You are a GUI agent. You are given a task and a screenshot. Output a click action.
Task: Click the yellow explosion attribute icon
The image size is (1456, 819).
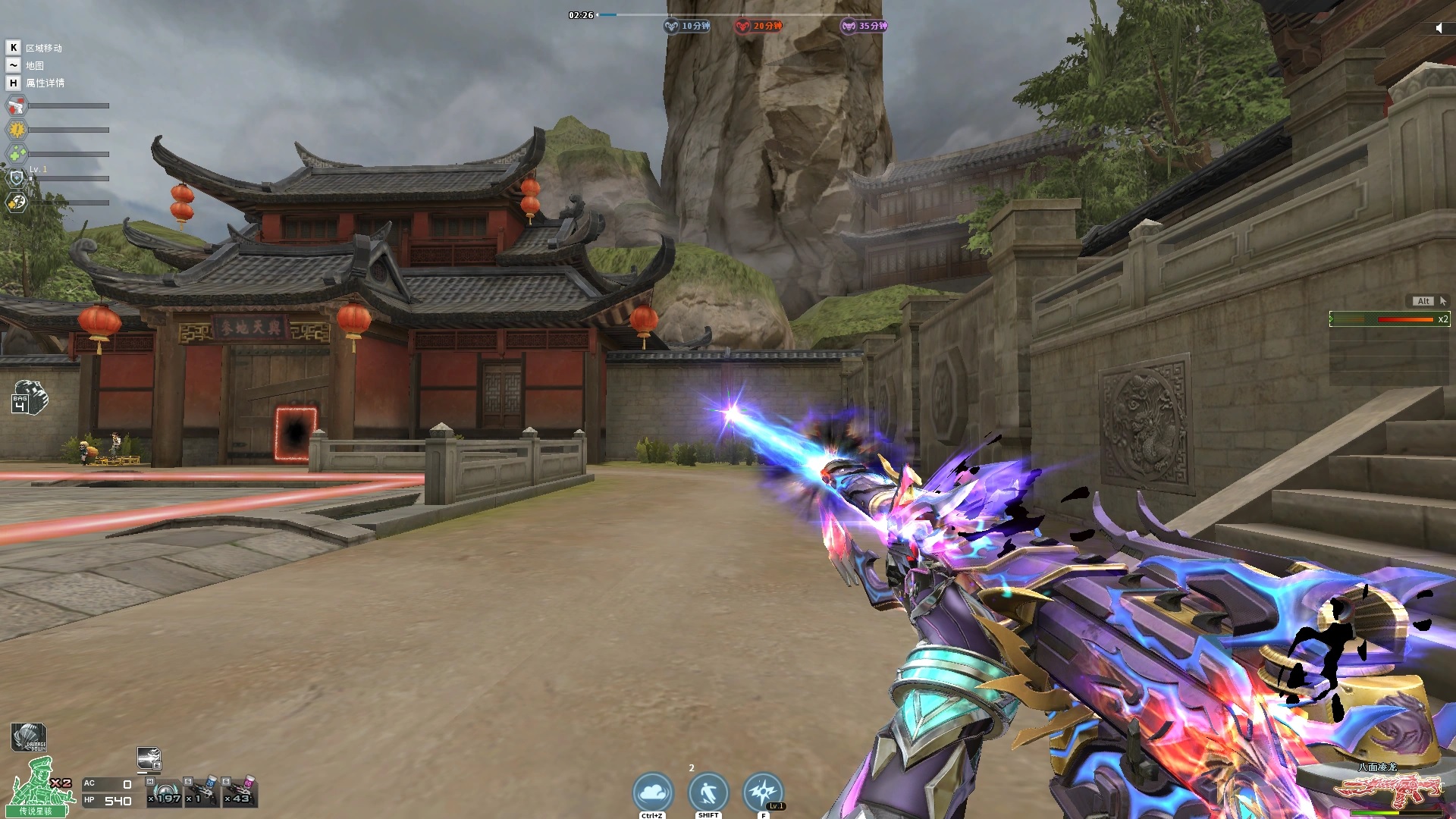[17, 130]
